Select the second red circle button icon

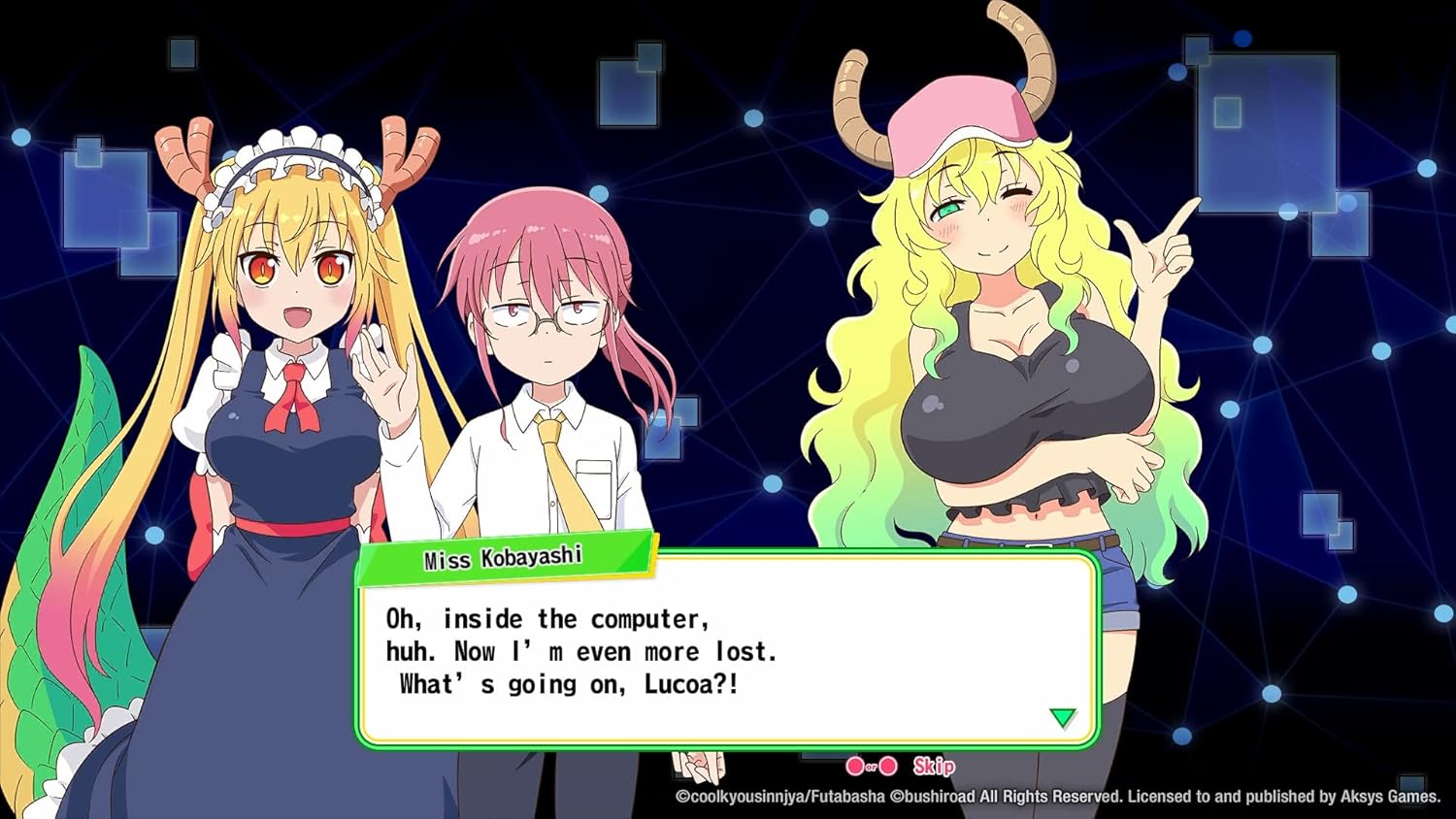coord(888,767)
